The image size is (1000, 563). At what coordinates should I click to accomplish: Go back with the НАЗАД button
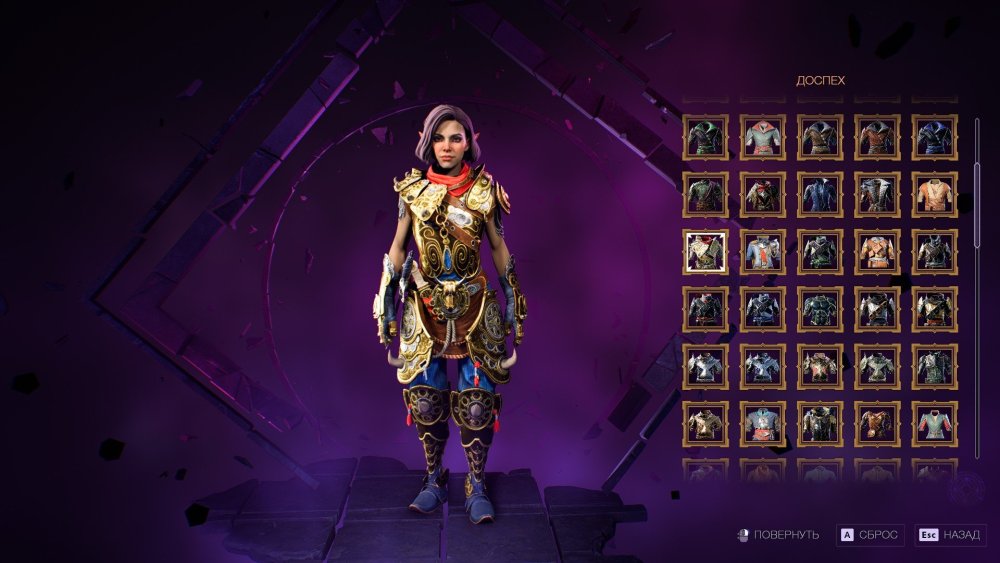[949, 535]
